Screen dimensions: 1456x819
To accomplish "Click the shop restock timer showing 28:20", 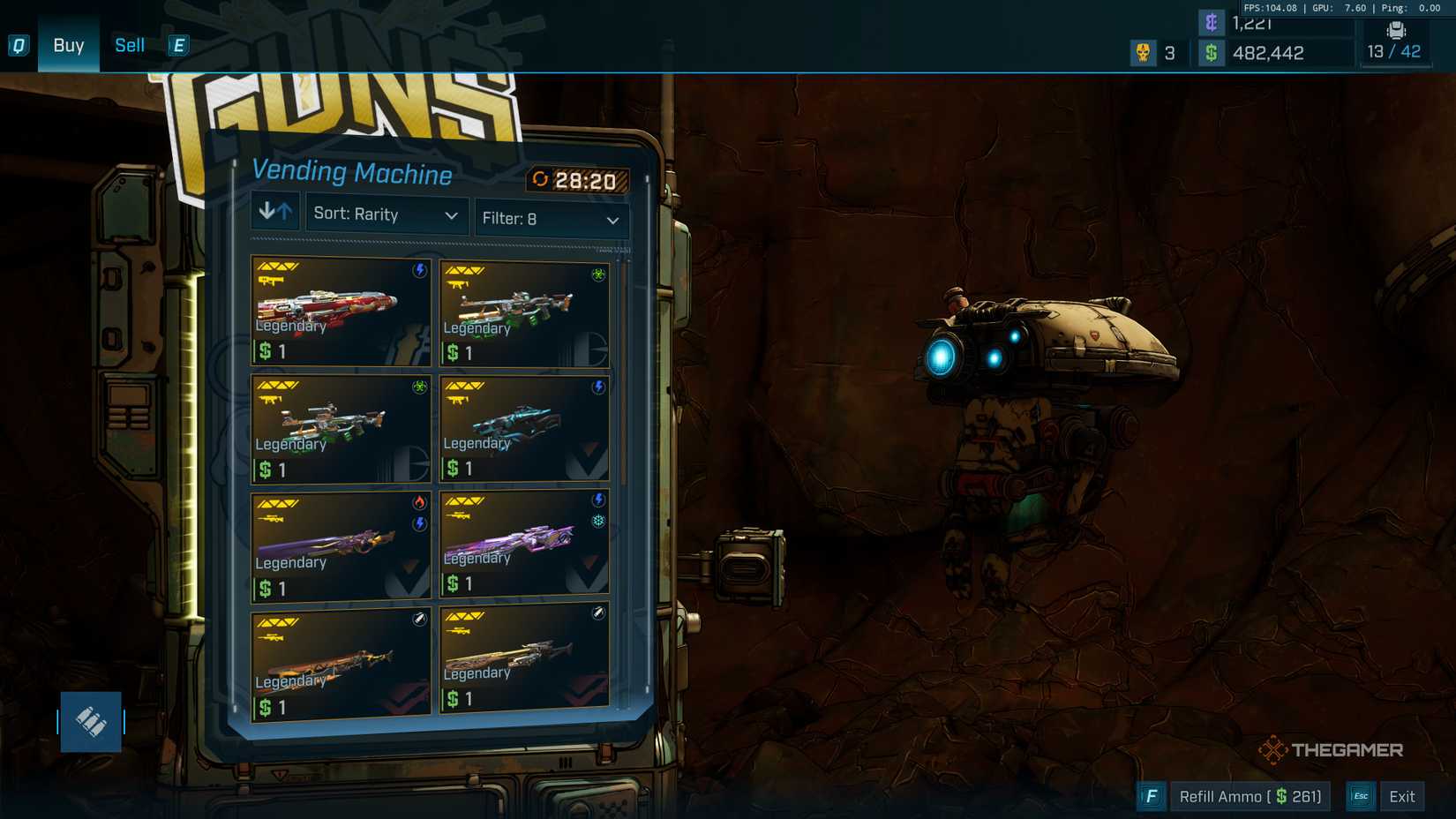I will (576, 181).
